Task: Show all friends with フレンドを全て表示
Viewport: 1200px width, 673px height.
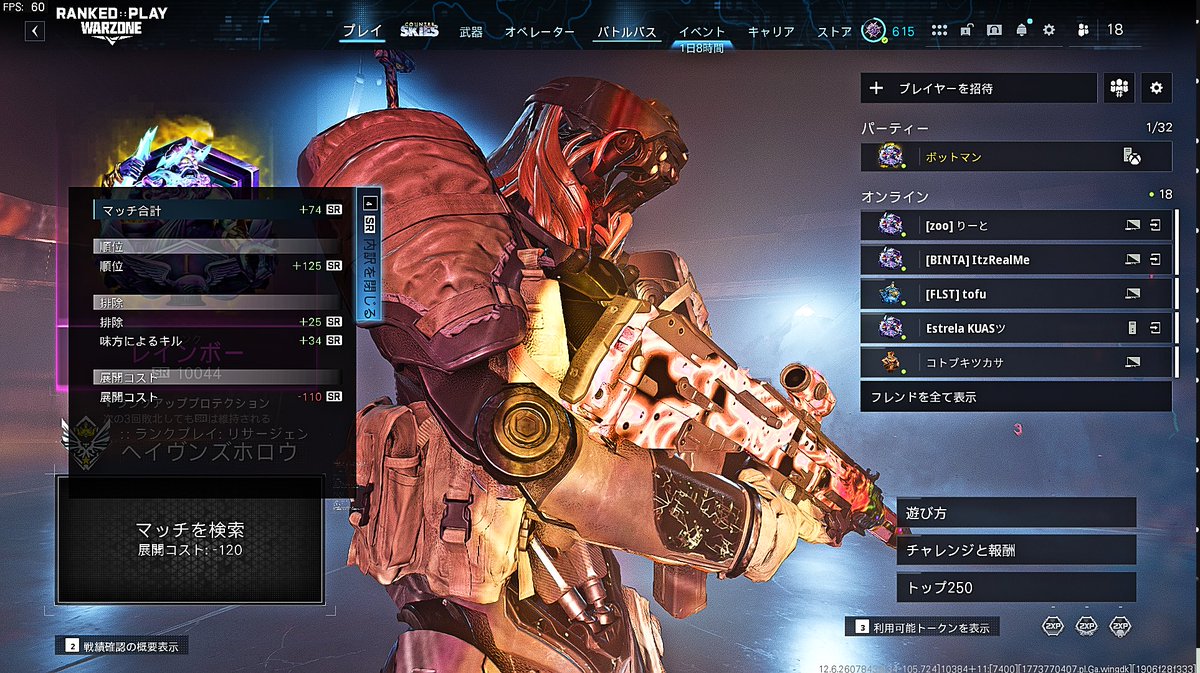Action: [x=1016, y=397]
